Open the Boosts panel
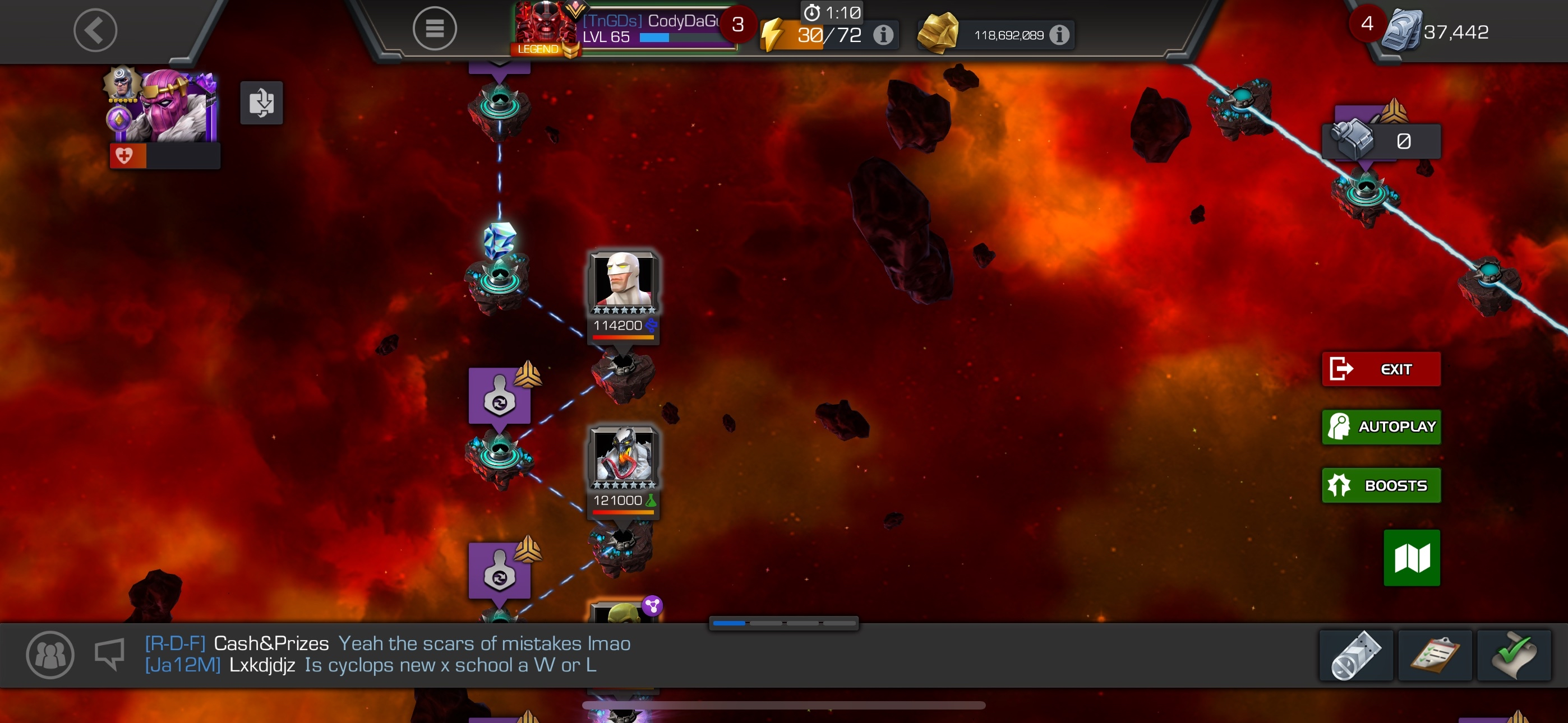This screenshot has width=1568, height=723. 1381,485
